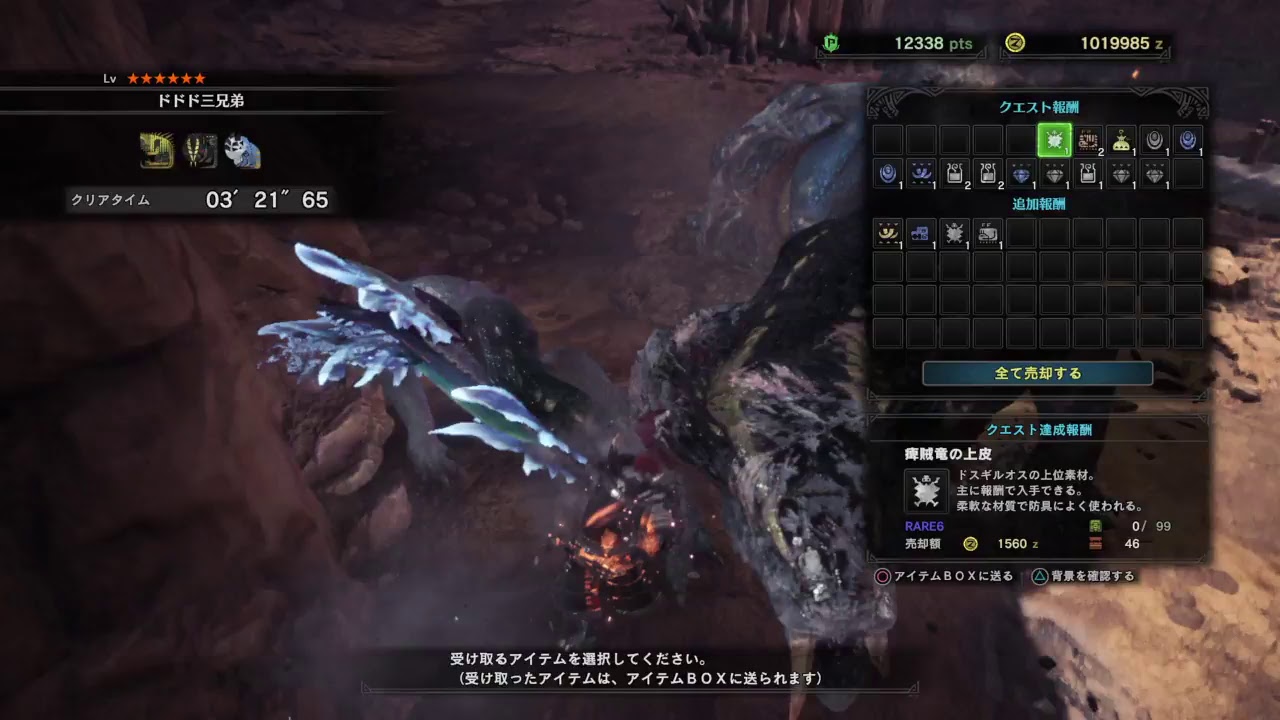Select the commendation item with quantity 2
1280x720 pixels.
point(1088,141)
